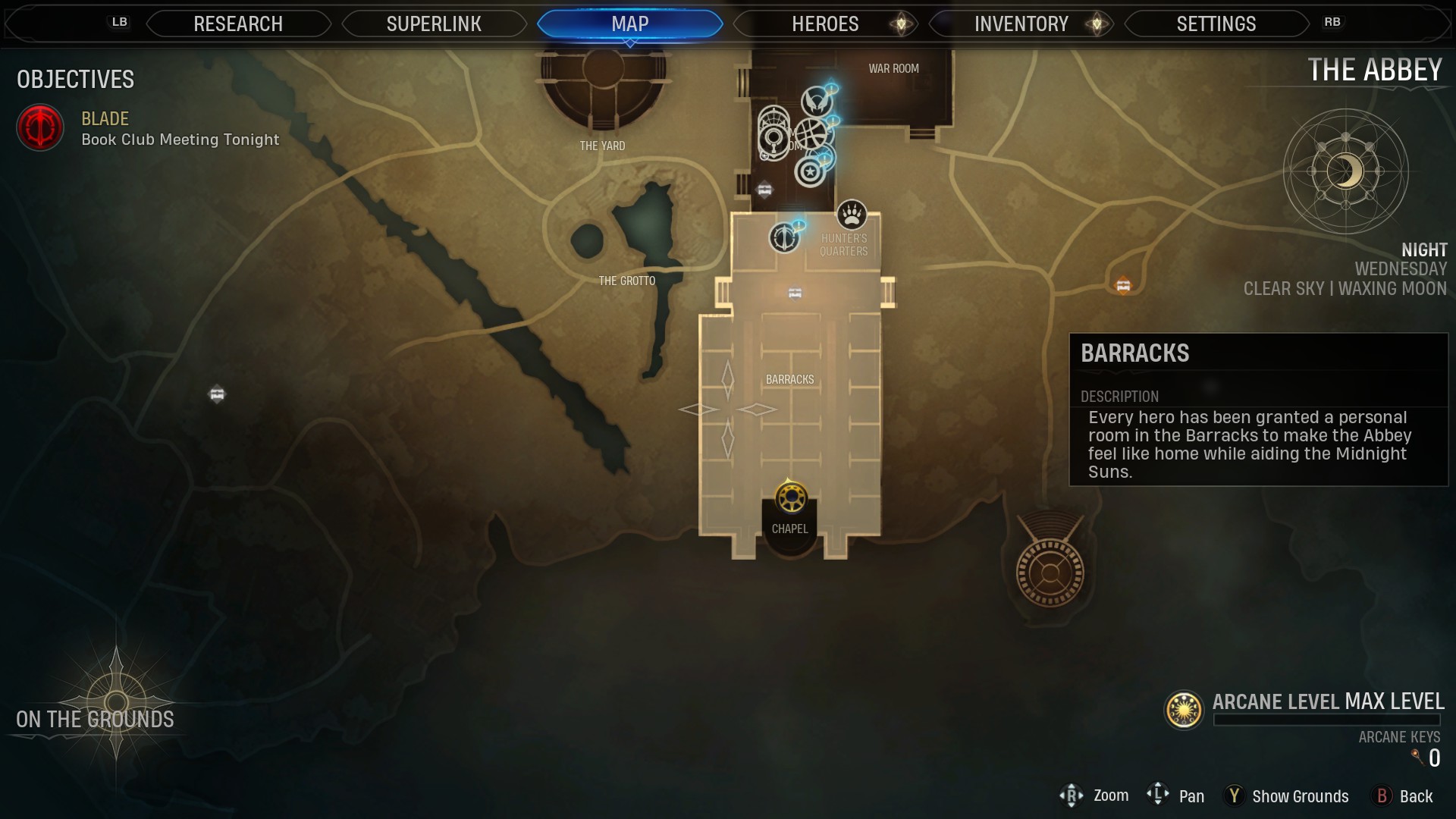Select the War Room on the map
The height and width of the screenshot is (819, 1456).
[x=893, y=69]
